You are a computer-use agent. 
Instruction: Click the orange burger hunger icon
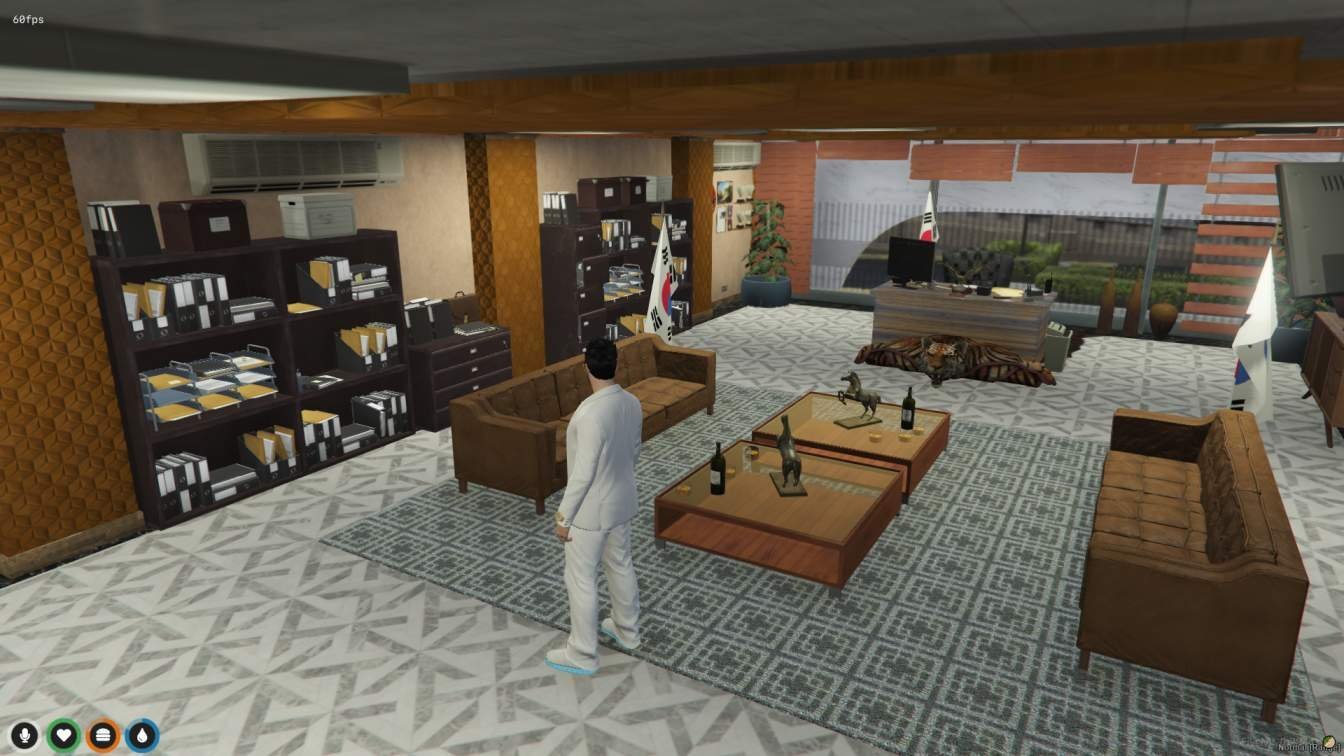(x=103, y=736)
